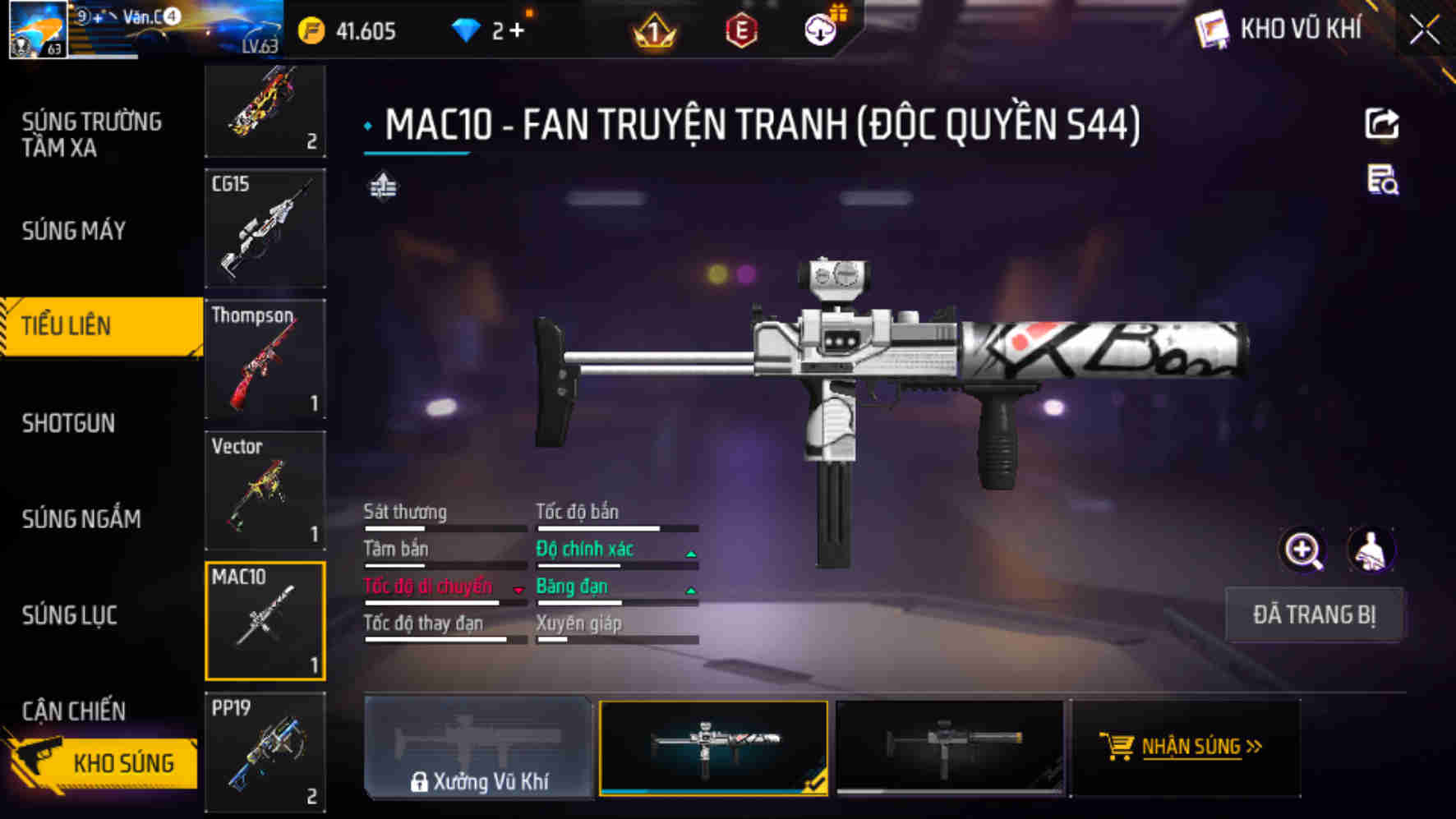Open the character preview icon
The height and width of the screenshot is (819, 1456).
coord(1370,550)
